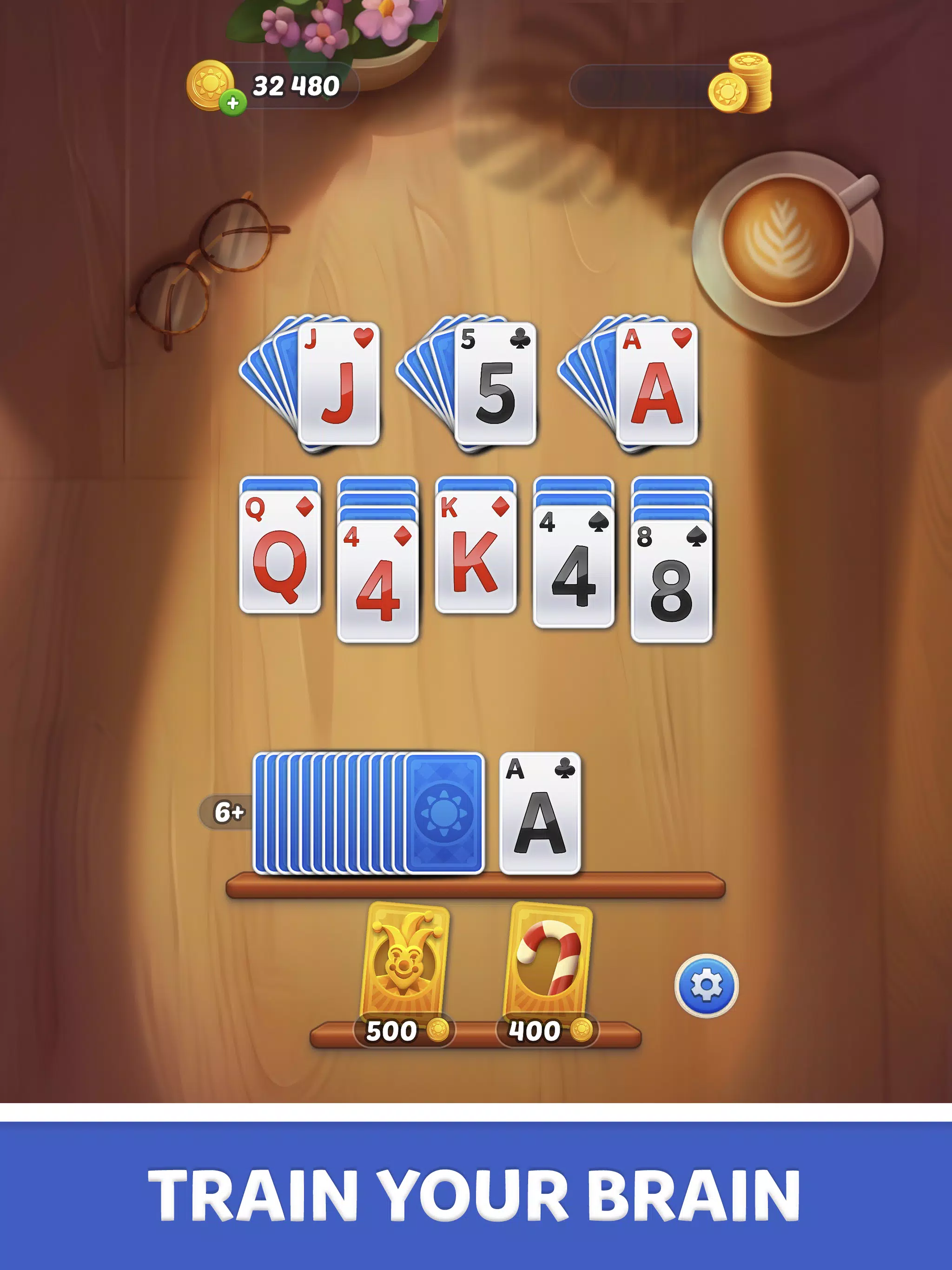Expand the 4 of Spades stack
The image size is (952, 1270).
[574, 569]
